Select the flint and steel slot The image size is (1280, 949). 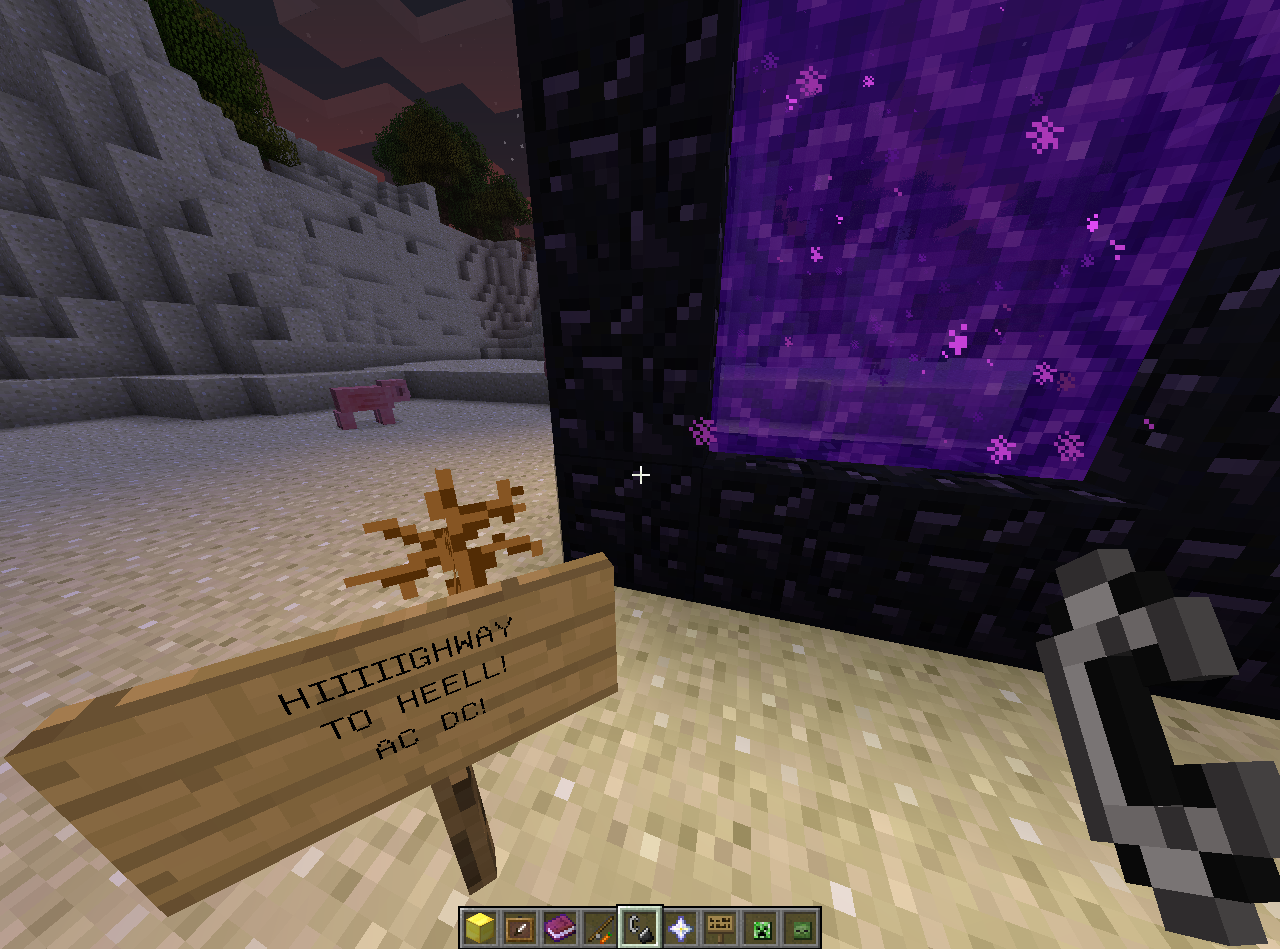pos(640,927)
